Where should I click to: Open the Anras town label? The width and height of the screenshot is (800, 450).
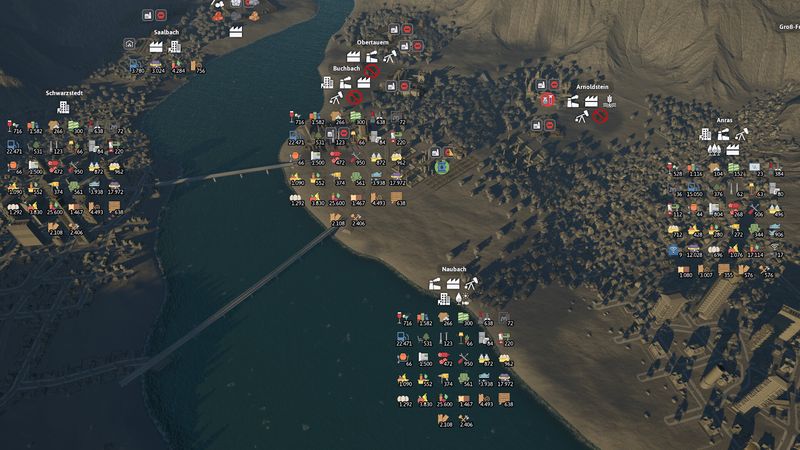coord(725,120)
